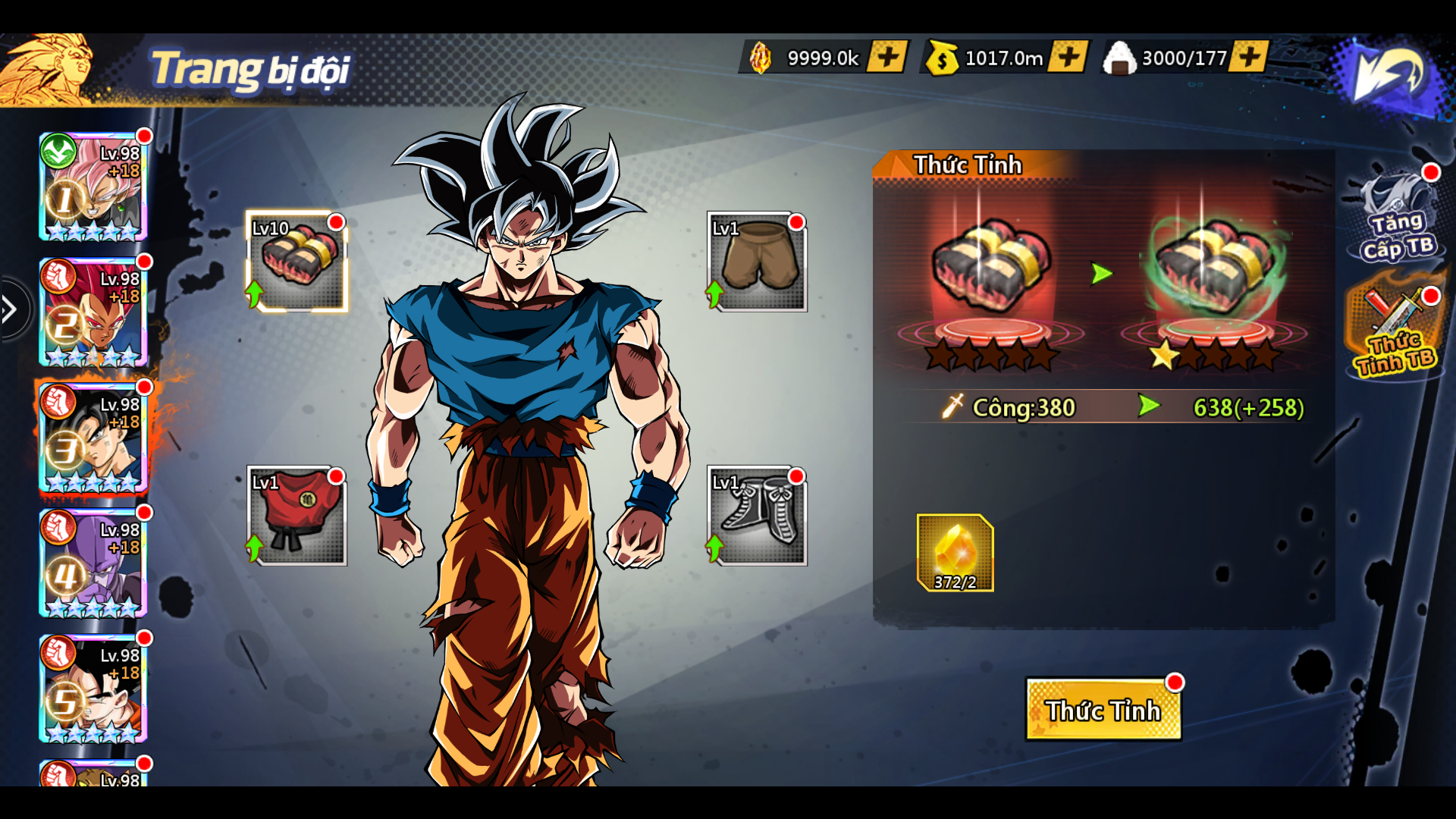Add more rice ball stamina
The height and width of the screenshot is (819, 1456).
(x=1249, y=57)
